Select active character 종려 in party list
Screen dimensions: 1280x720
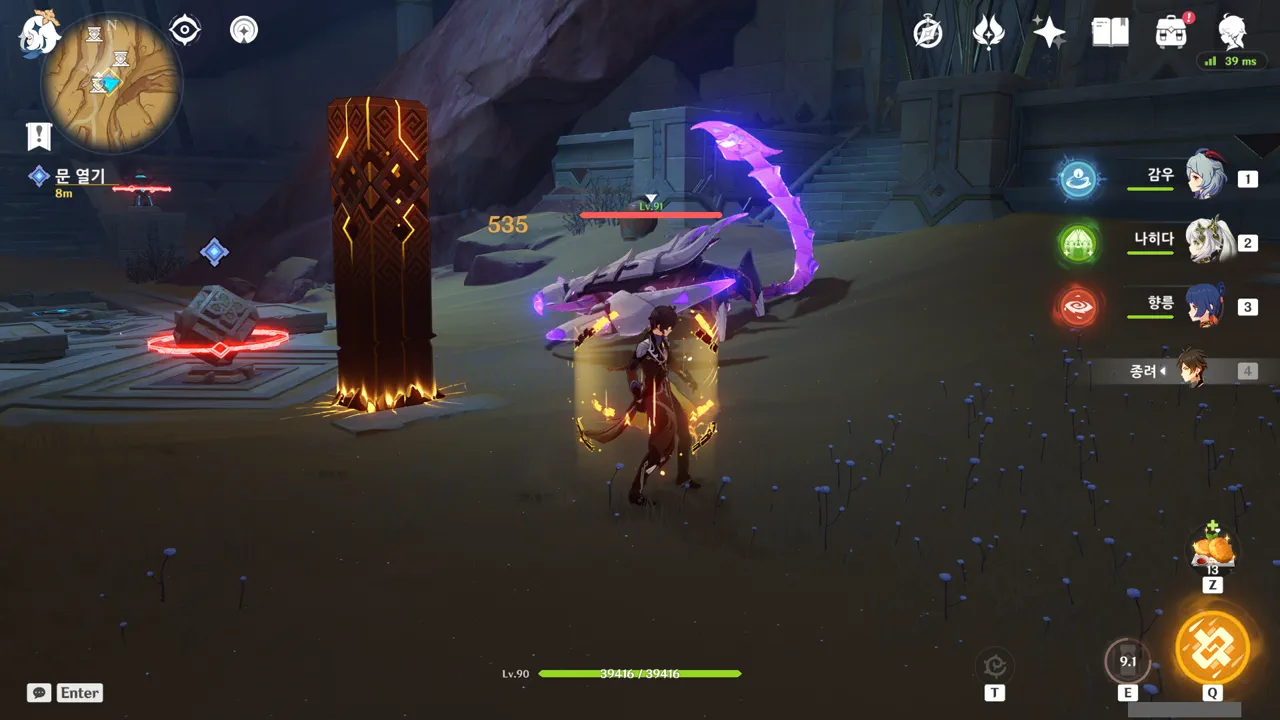tap(1190, 371)
